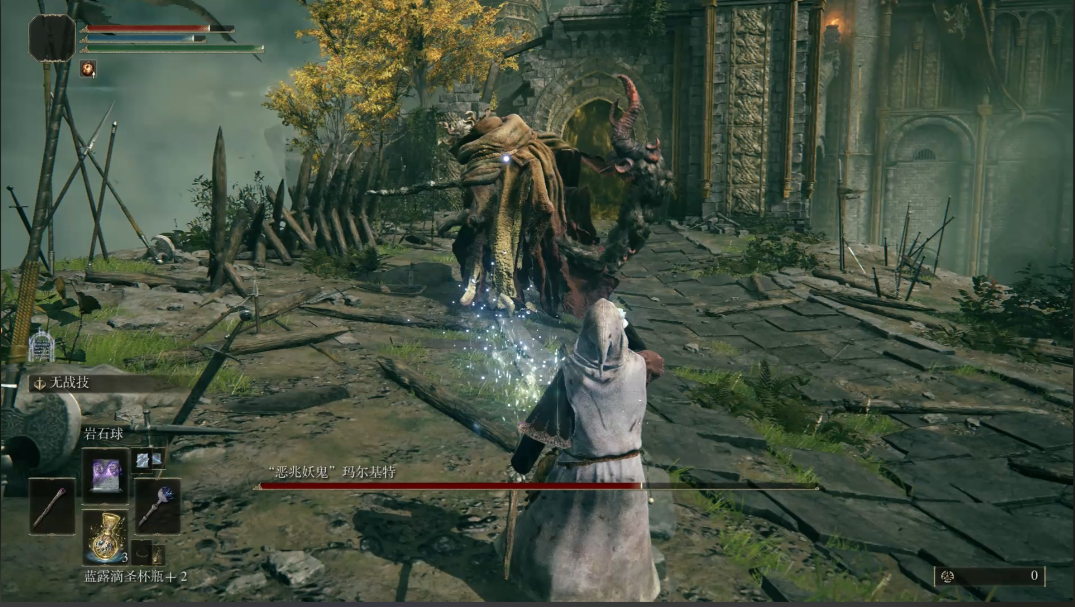The width and height of the screenshot is (1075, 607).
Task: Use the blue tears flask (蓝露滴圣杯瓶)
Action: tap(105, 537)
